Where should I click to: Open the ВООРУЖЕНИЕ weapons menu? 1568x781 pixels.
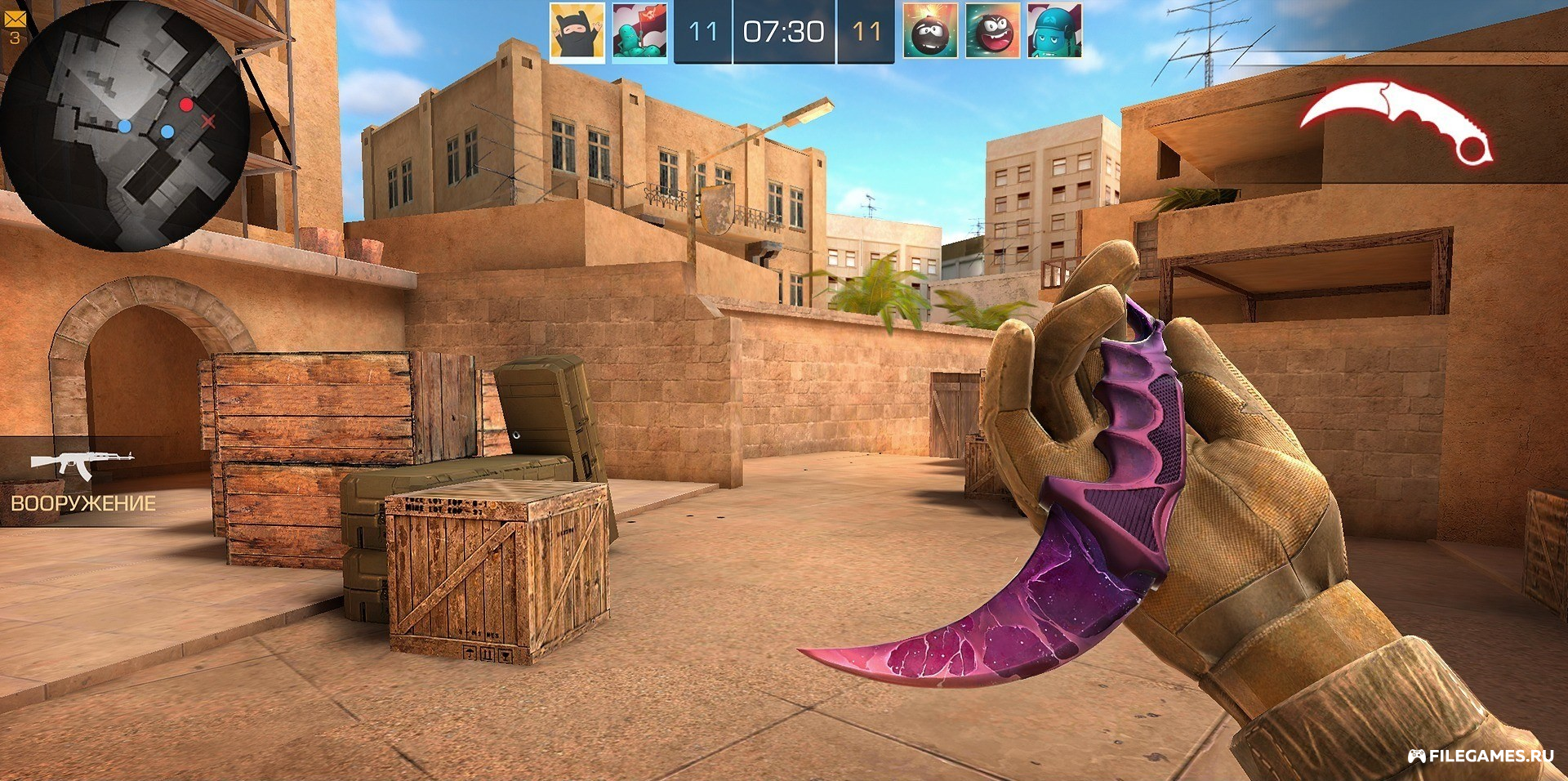82,482
